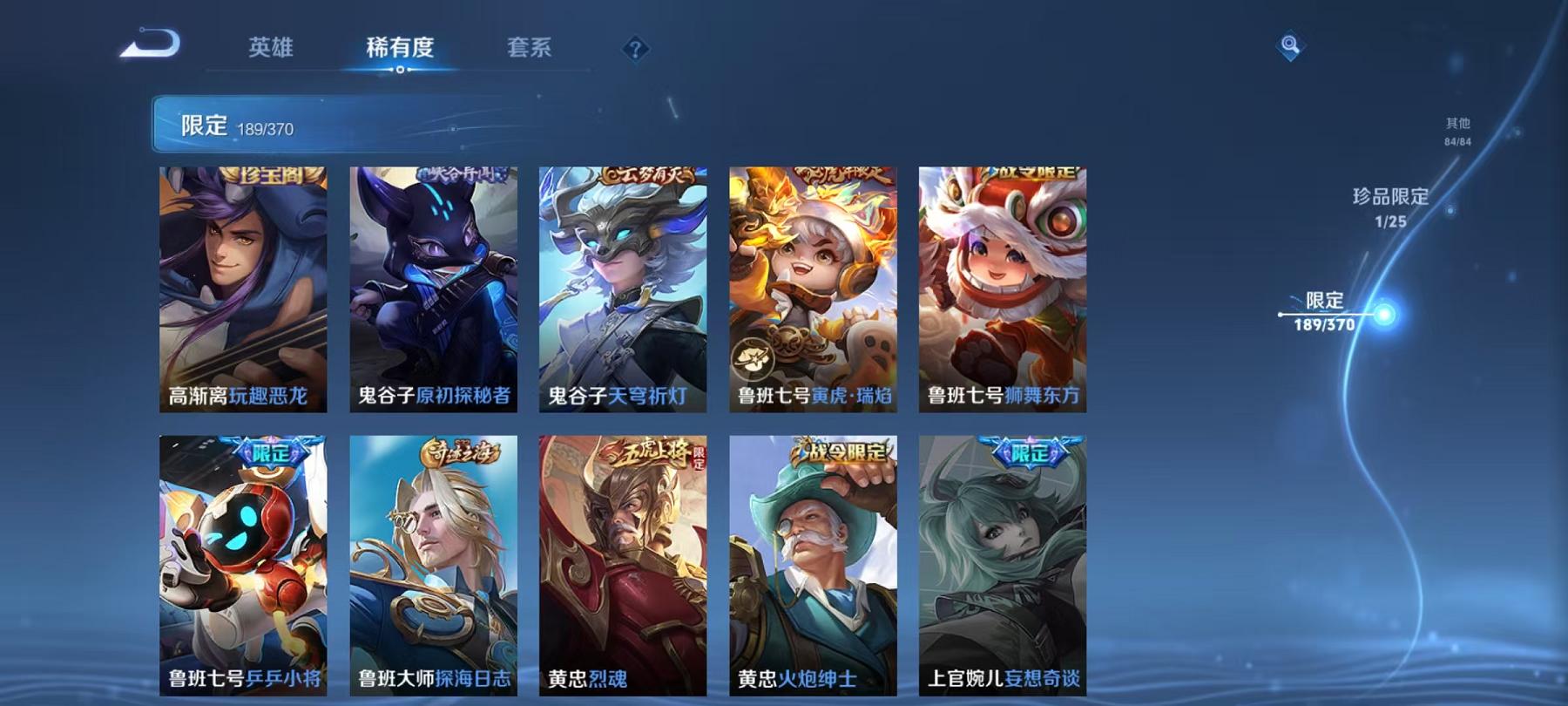Click the 珍品限定 1/25 label

(1390, 209)
